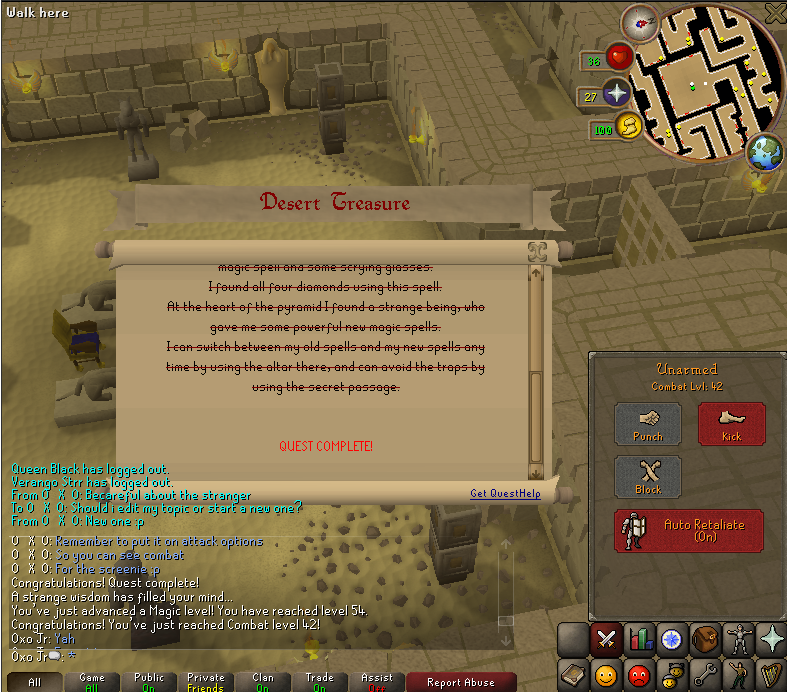The width and height of the screenshot is (787, 692).
Task: Open the Get QuestHelp link
Action: tap(505, 493)
